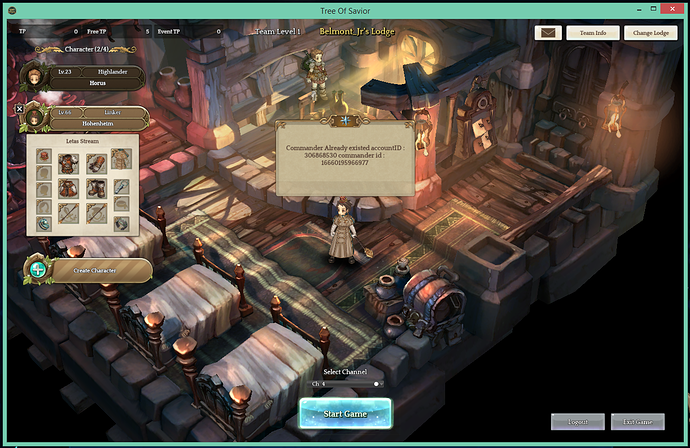Start the game with the selected character

pos(345,411)
